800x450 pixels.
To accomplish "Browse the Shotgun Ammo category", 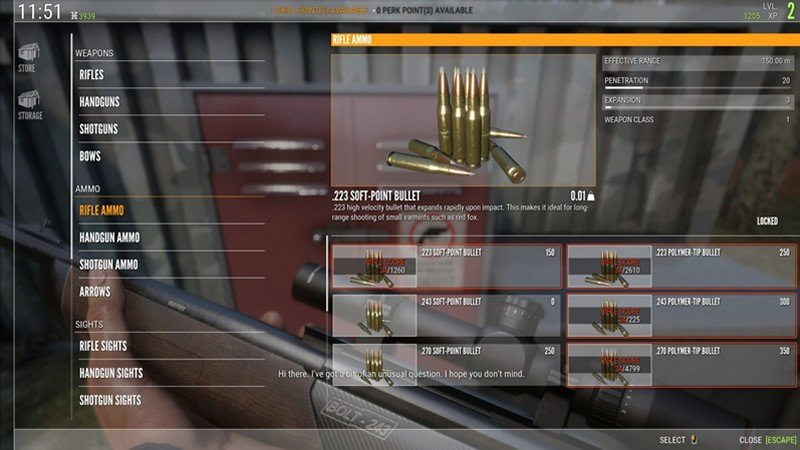I will coord(109,264).
